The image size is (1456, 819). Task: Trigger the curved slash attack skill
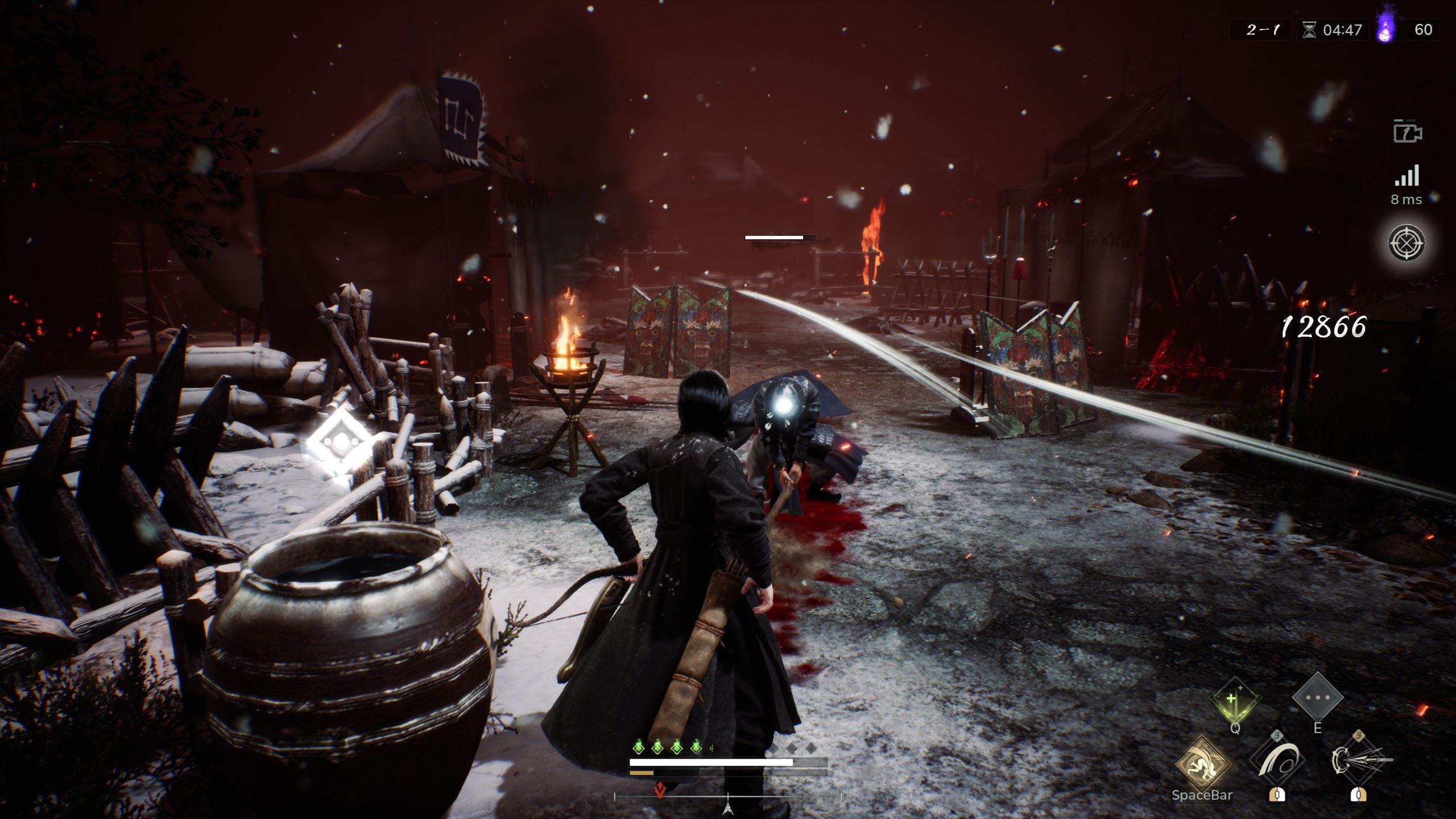(1277, 761)
